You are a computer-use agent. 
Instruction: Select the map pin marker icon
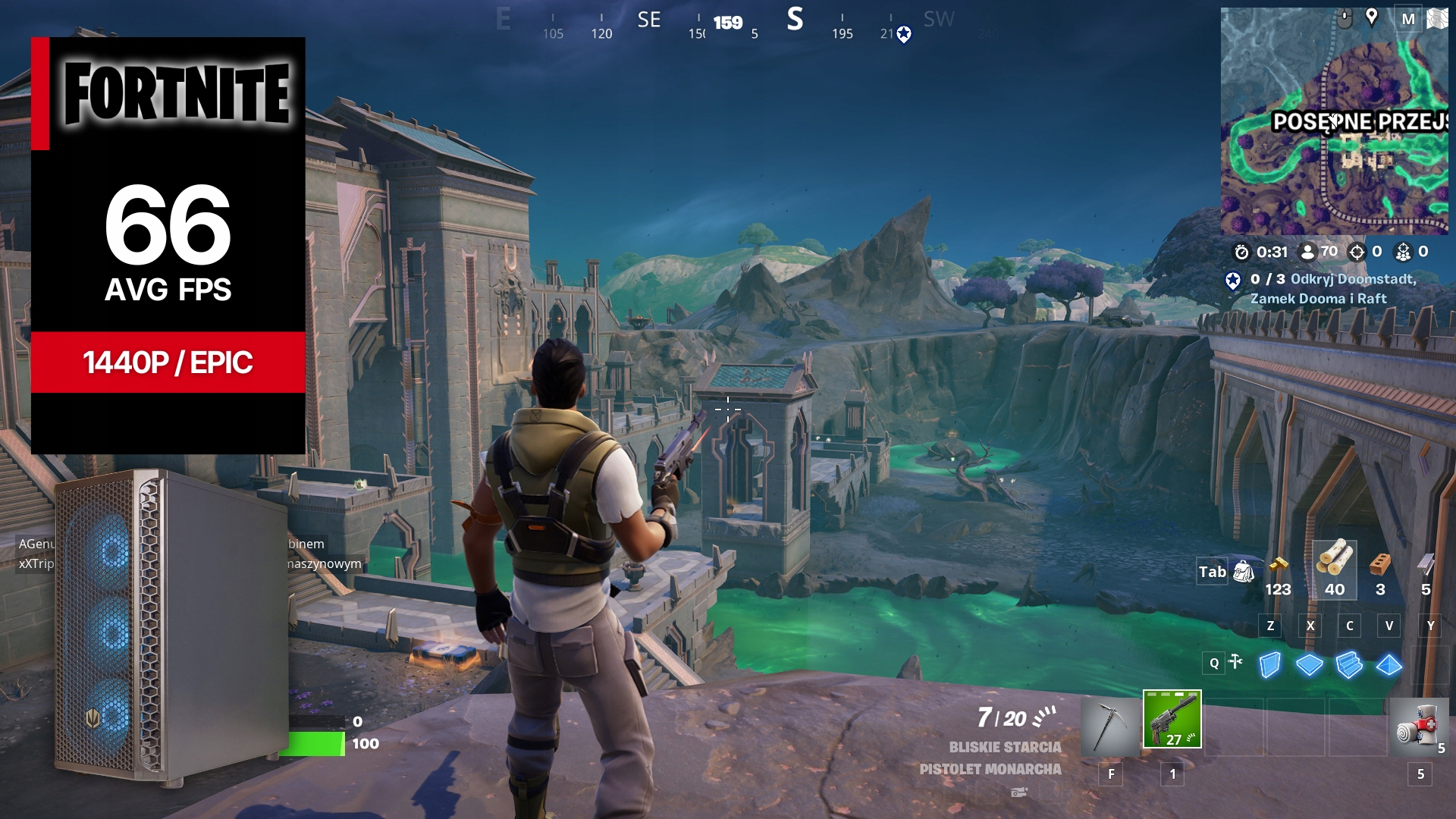click(1371, 17)
